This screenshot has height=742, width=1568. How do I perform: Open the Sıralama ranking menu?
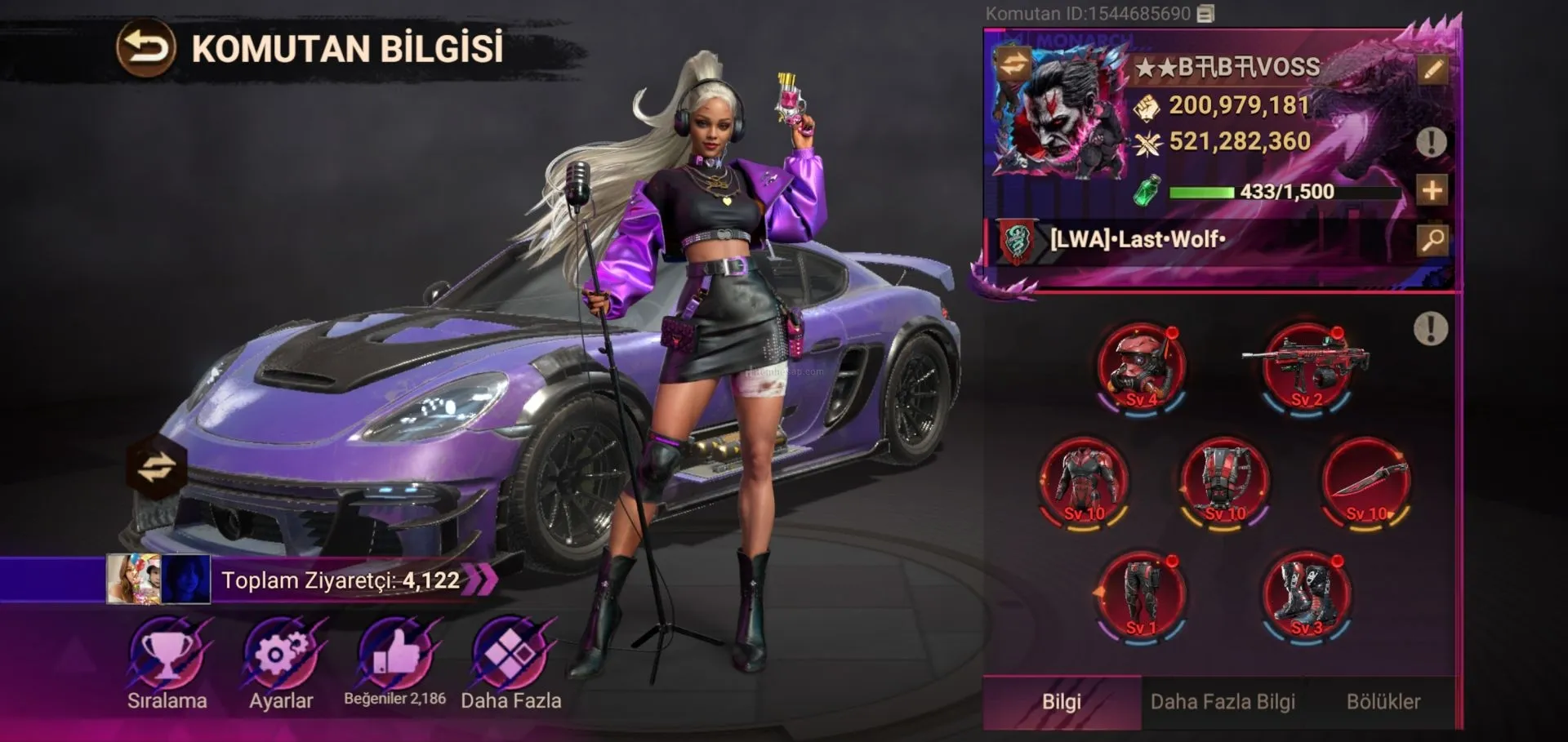(x=167, y=660)
